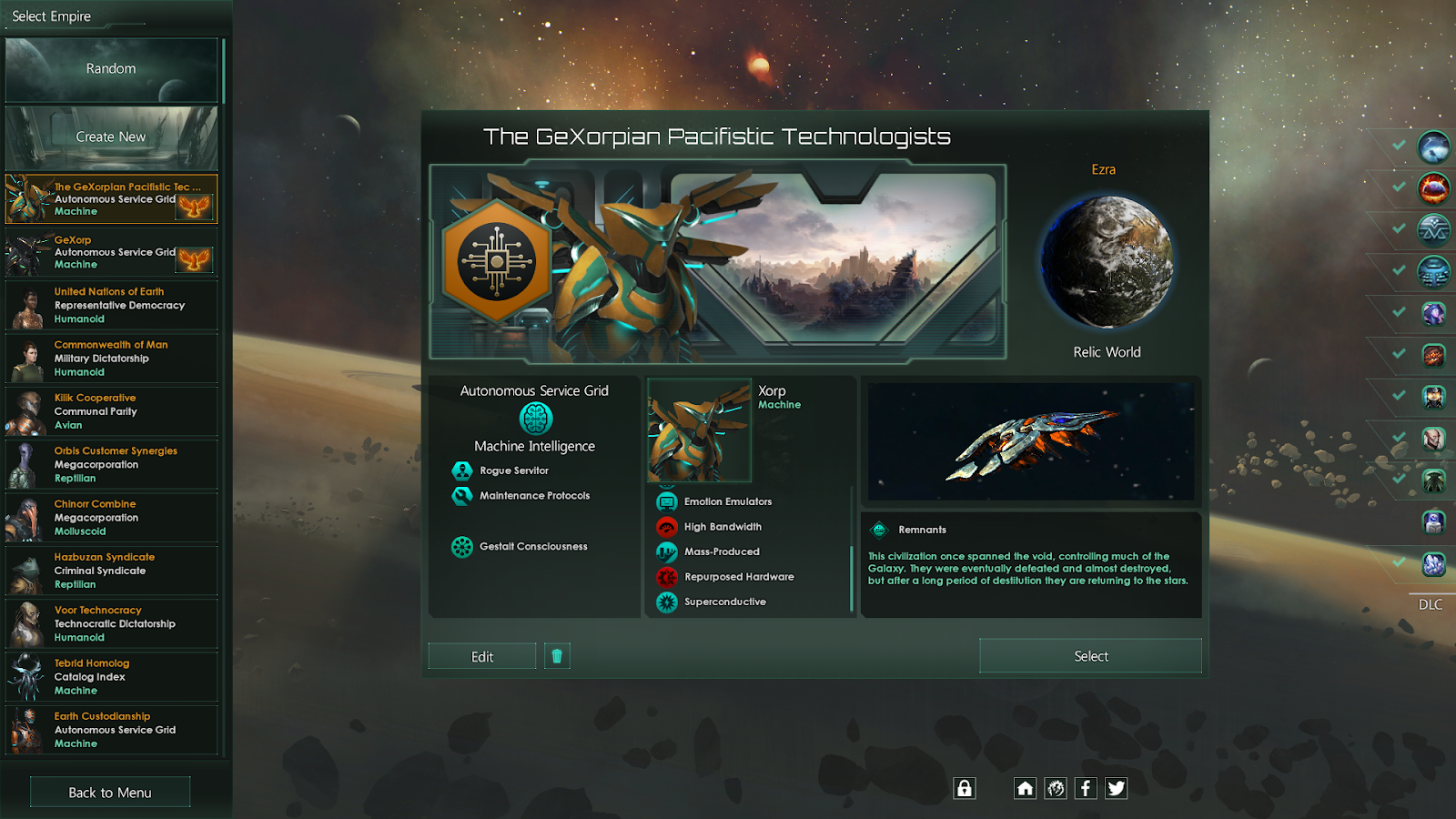Select the Chinorr Combine empire
The width and height of the screenshot is (1456, 819).
pyautogui.click(x=111, y=518)
